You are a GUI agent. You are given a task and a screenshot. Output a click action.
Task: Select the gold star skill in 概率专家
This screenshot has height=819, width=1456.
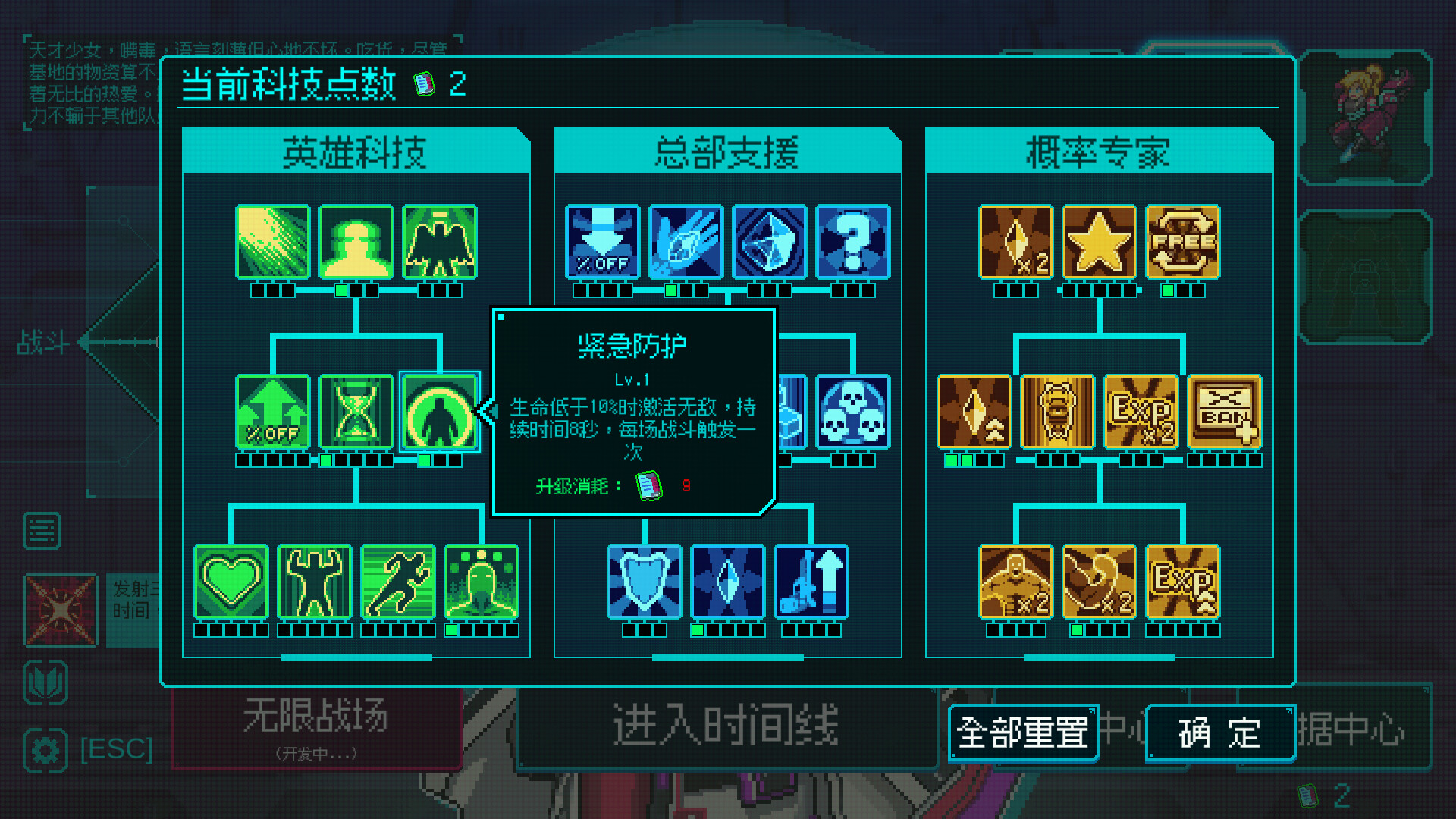[1098, 243]
